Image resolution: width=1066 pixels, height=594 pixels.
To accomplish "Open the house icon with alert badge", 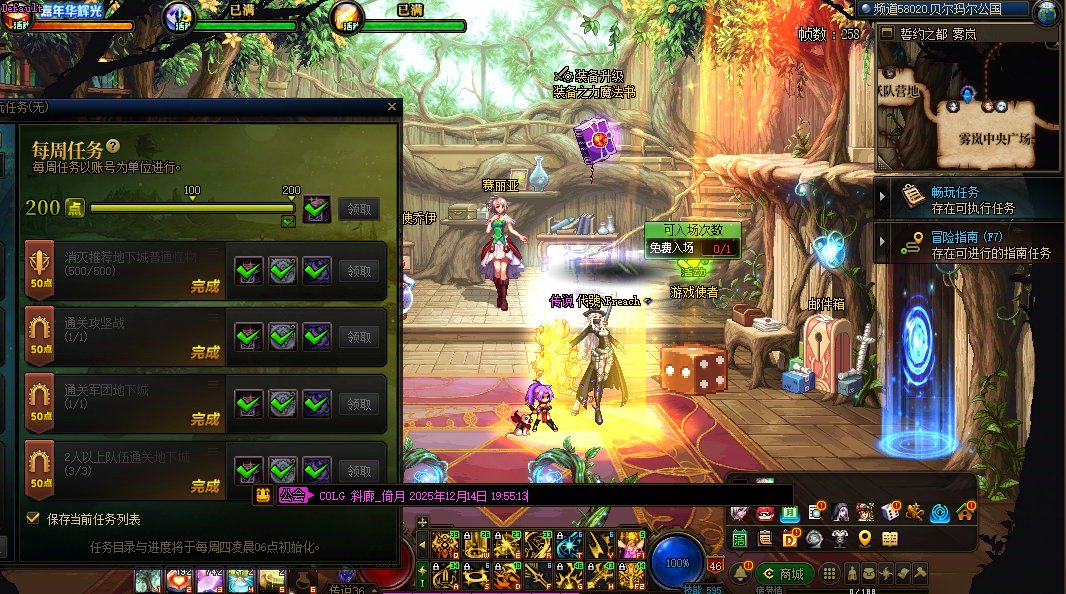I will coord(964,512).
